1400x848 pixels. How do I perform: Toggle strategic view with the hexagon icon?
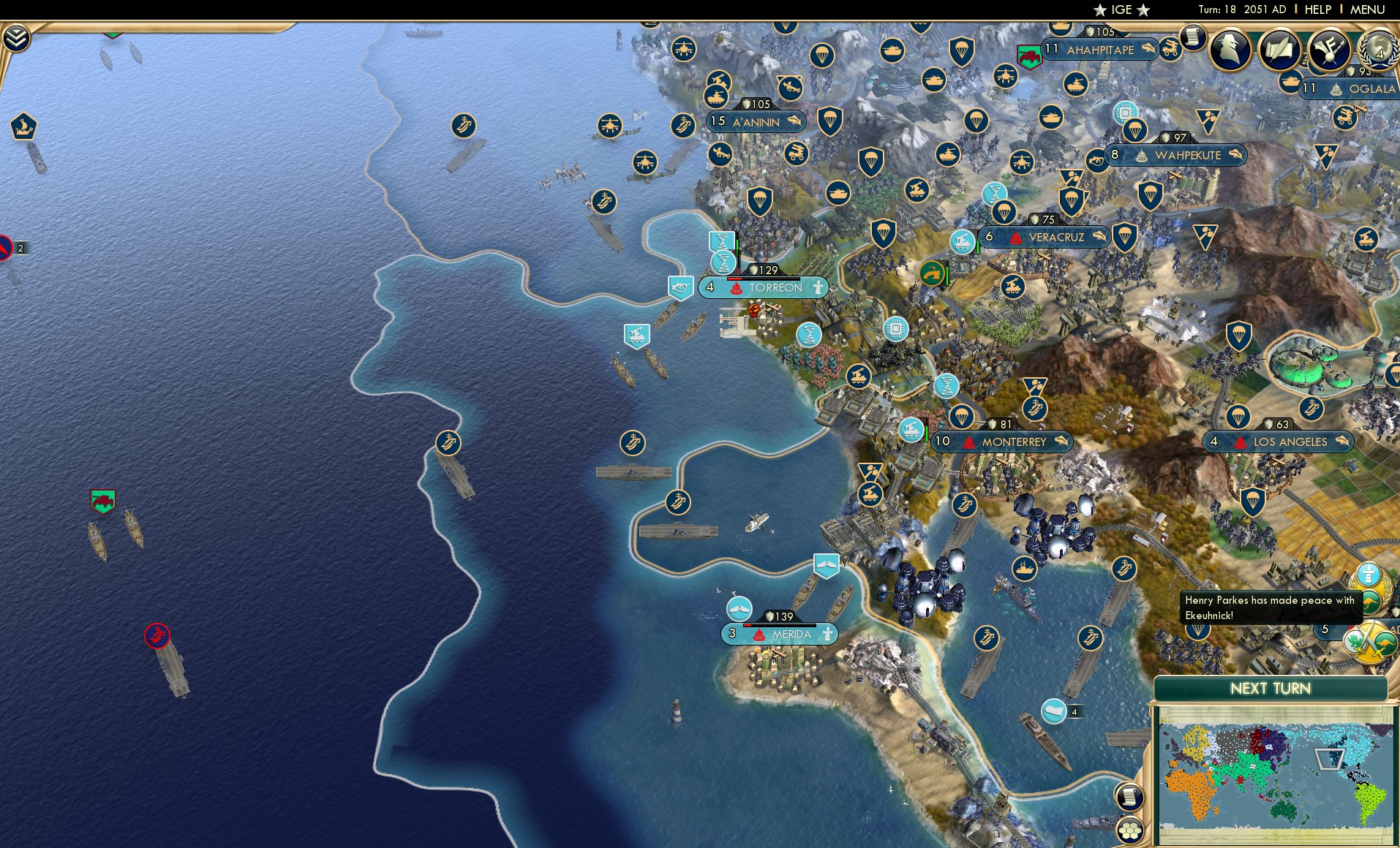(1130, 828)
